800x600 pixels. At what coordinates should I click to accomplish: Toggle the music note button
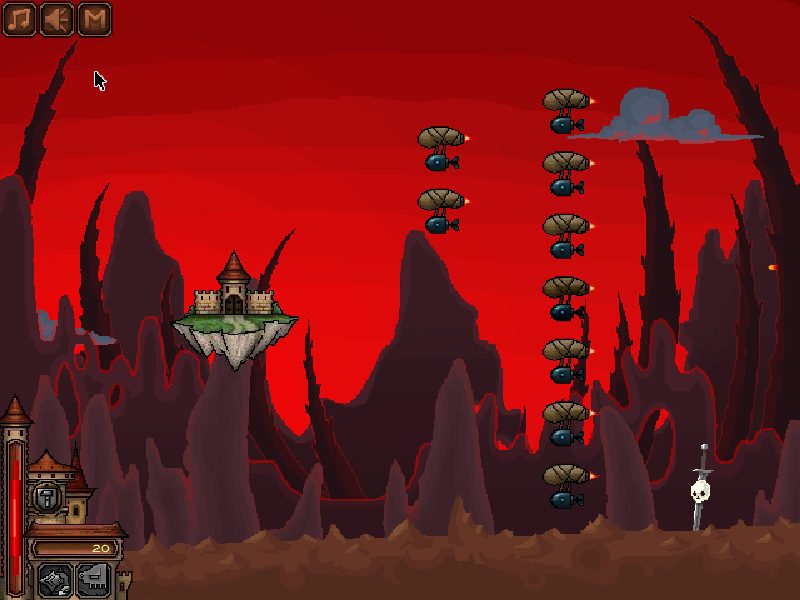(x=19, y=19)
